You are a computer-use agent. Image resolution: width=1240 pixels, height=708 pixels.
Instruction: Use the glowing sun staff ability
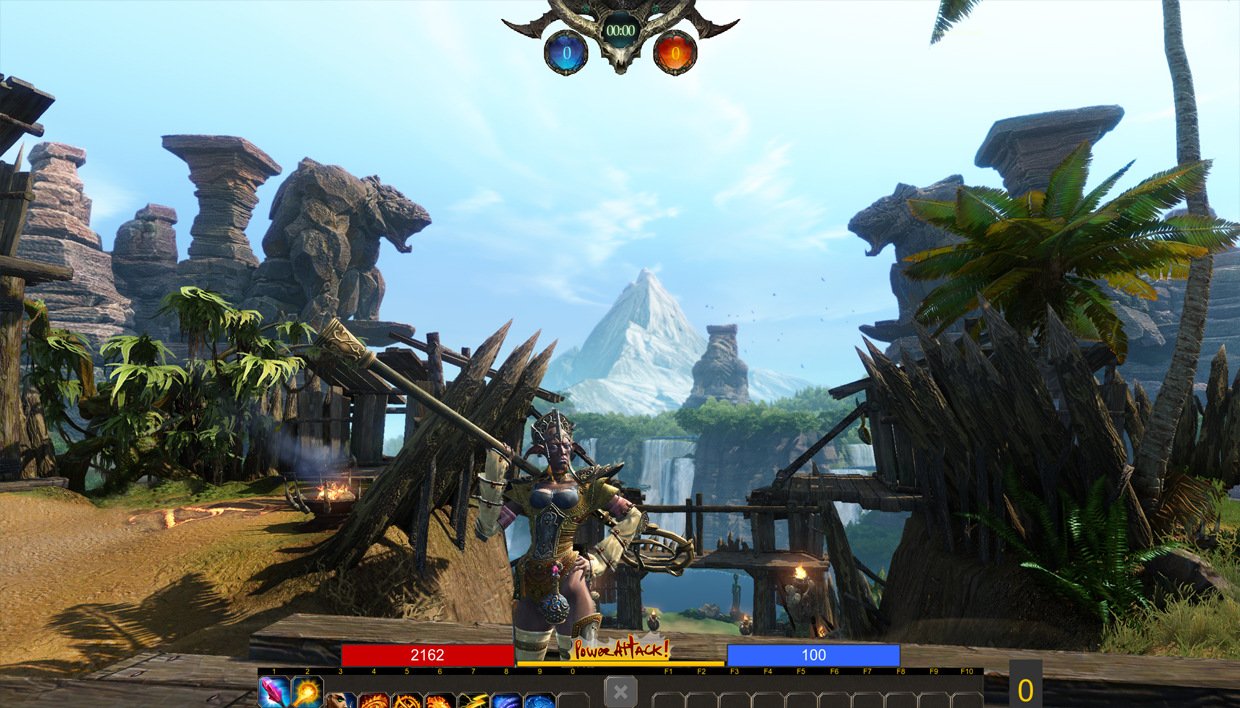click(307, 692)
